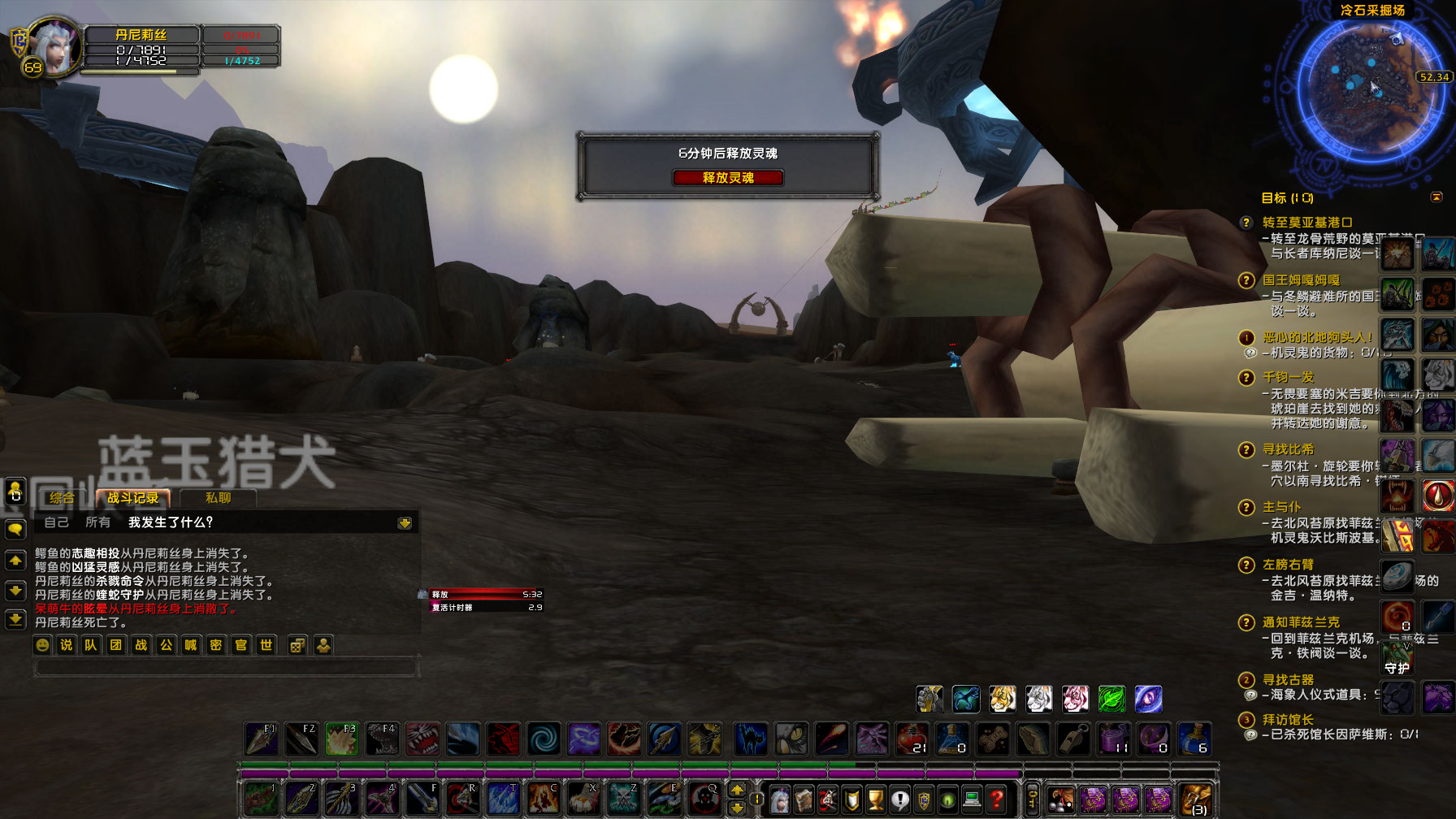
Task: Open the yellow arrow filter dropdown in combat log header
Action: click(x=404, y=524)
